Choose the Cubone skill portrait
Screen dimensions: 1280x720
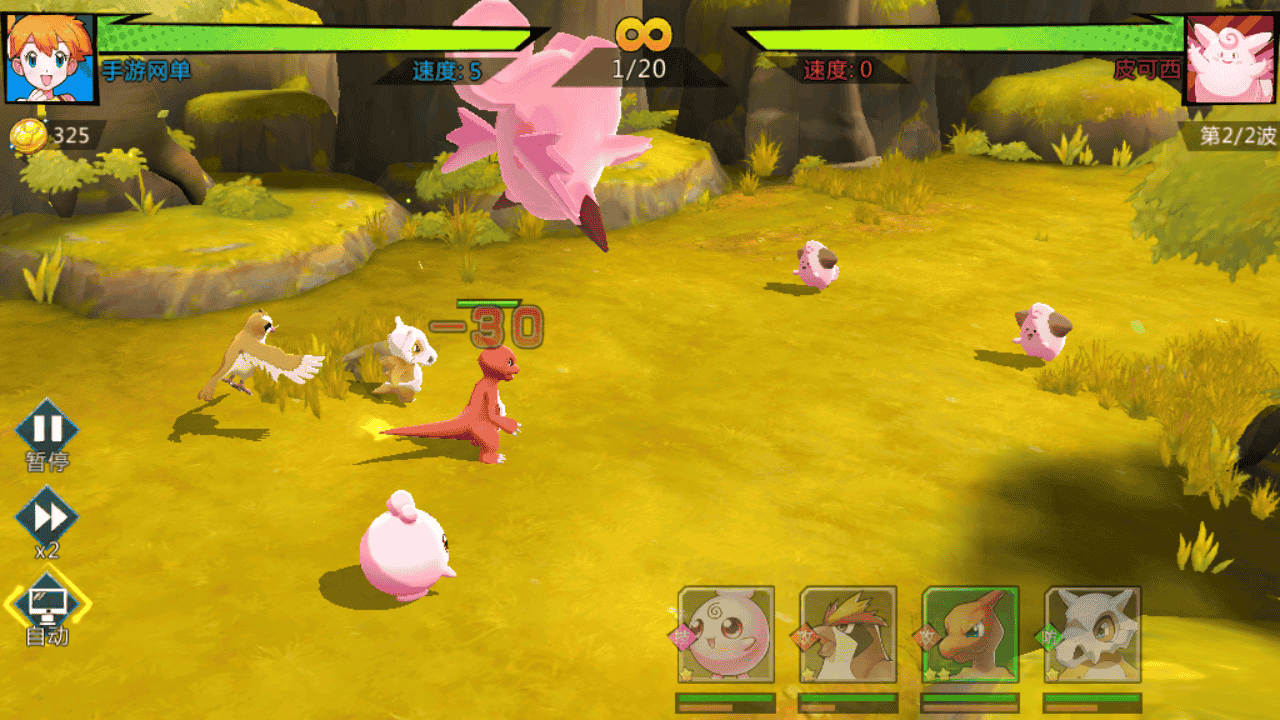coord(1092,635)
